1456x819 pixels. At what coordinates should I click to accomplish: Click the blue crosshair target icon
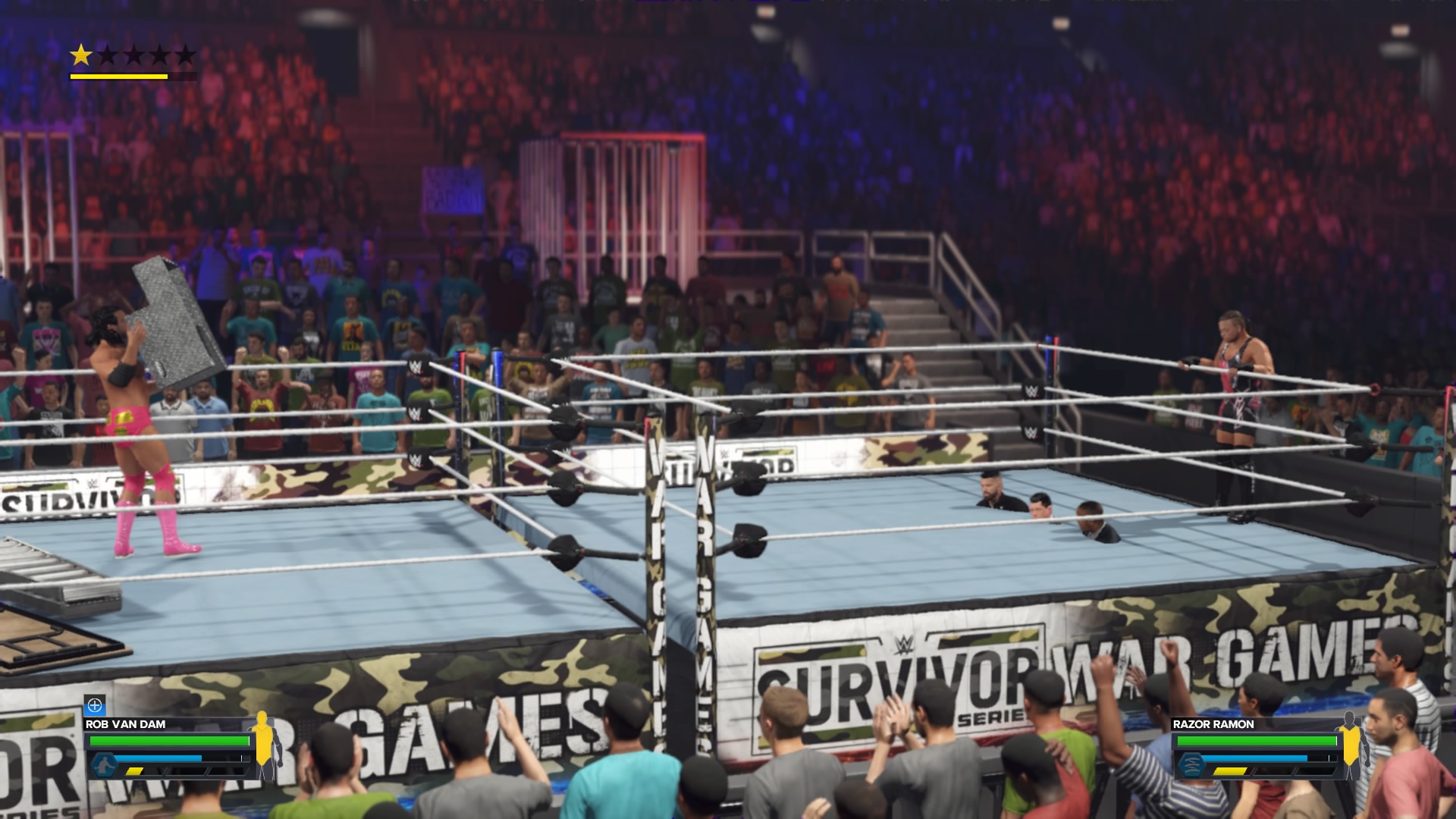tap(95, 706)
